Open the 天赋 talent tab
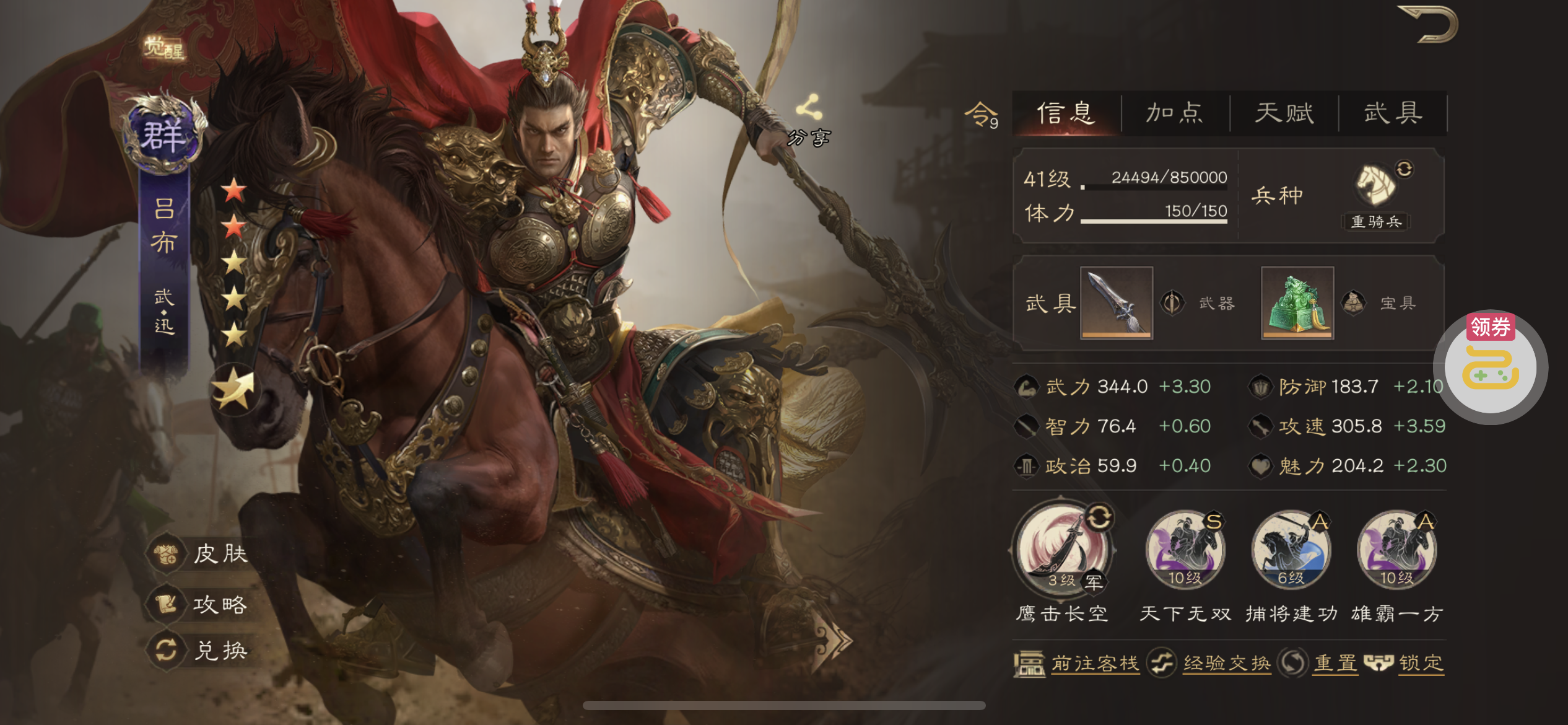The width and height of the screenshot is (1568, 725). pos(1284,113)
